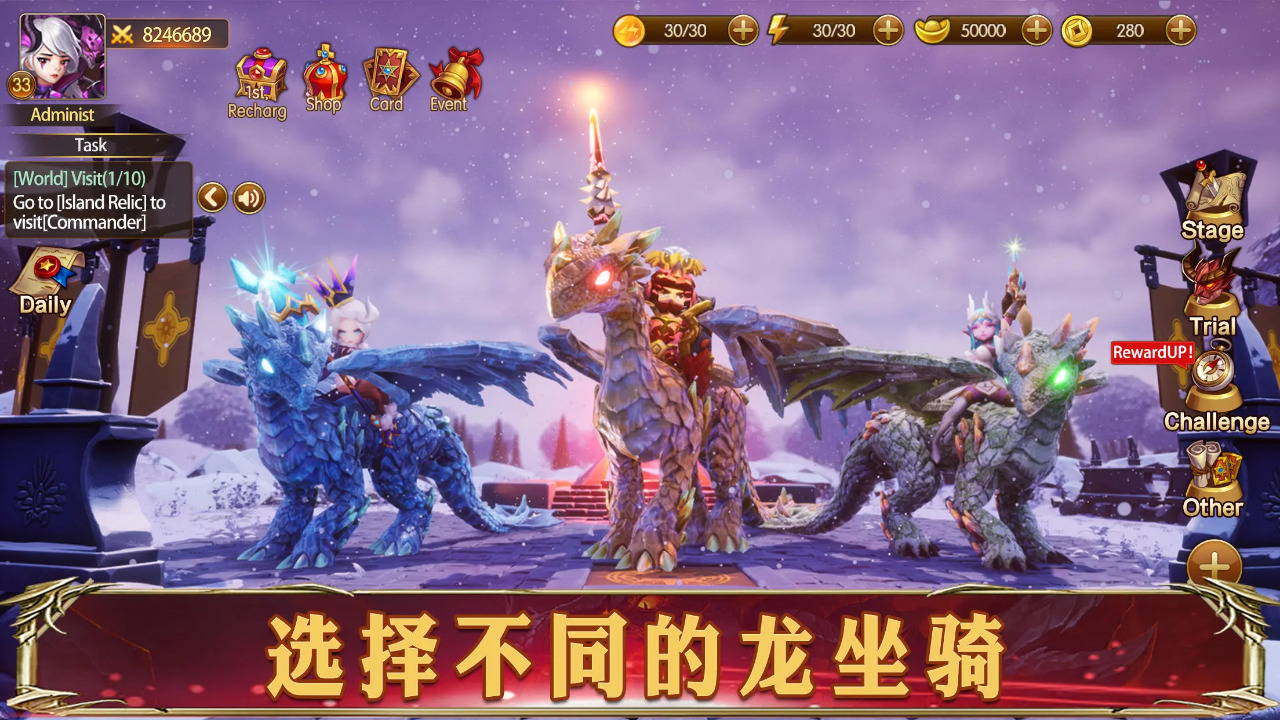
Task: Expand the plus button at bottom right
Action: pos(1215,560)
